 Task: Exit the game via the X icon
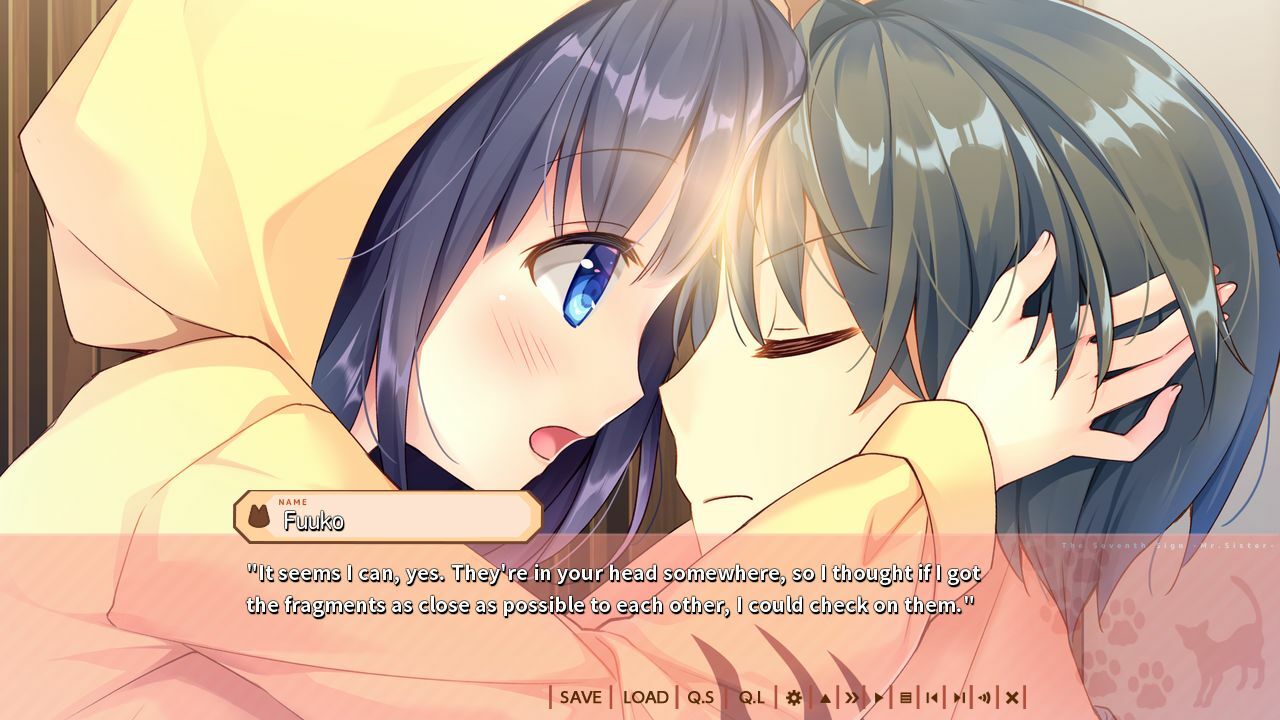click(x=1014, y=697)
